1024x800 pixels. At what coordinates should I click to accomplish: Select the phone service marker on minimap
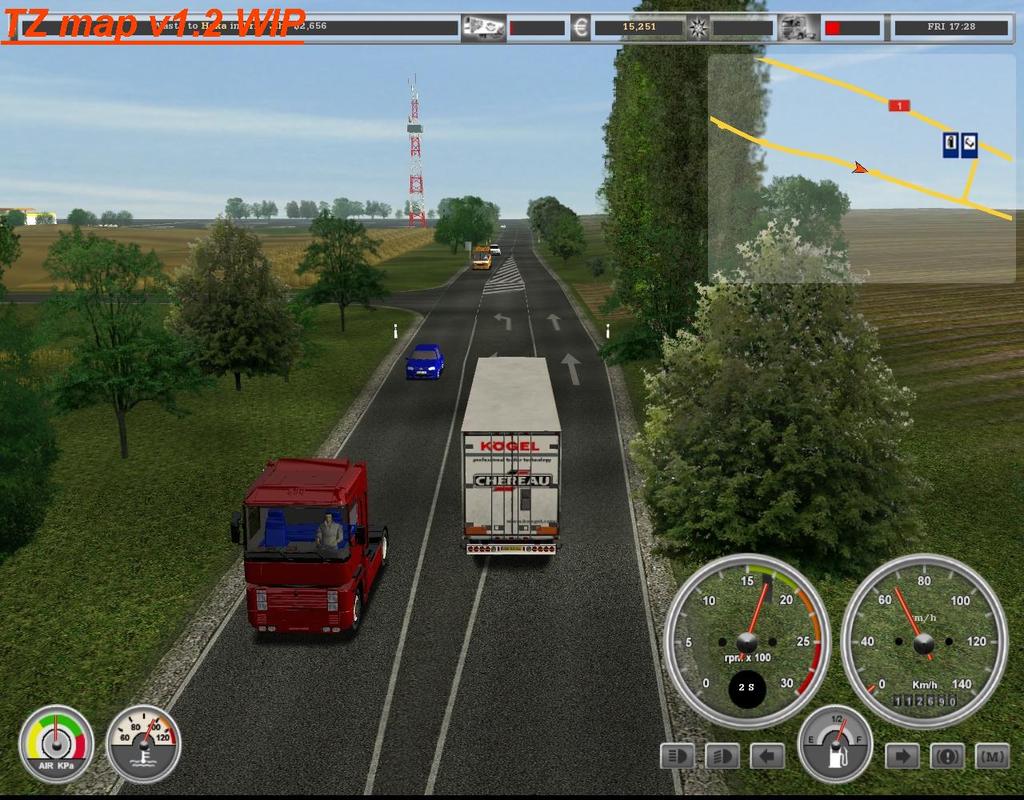pyautogui.click(x=969, y=144)
